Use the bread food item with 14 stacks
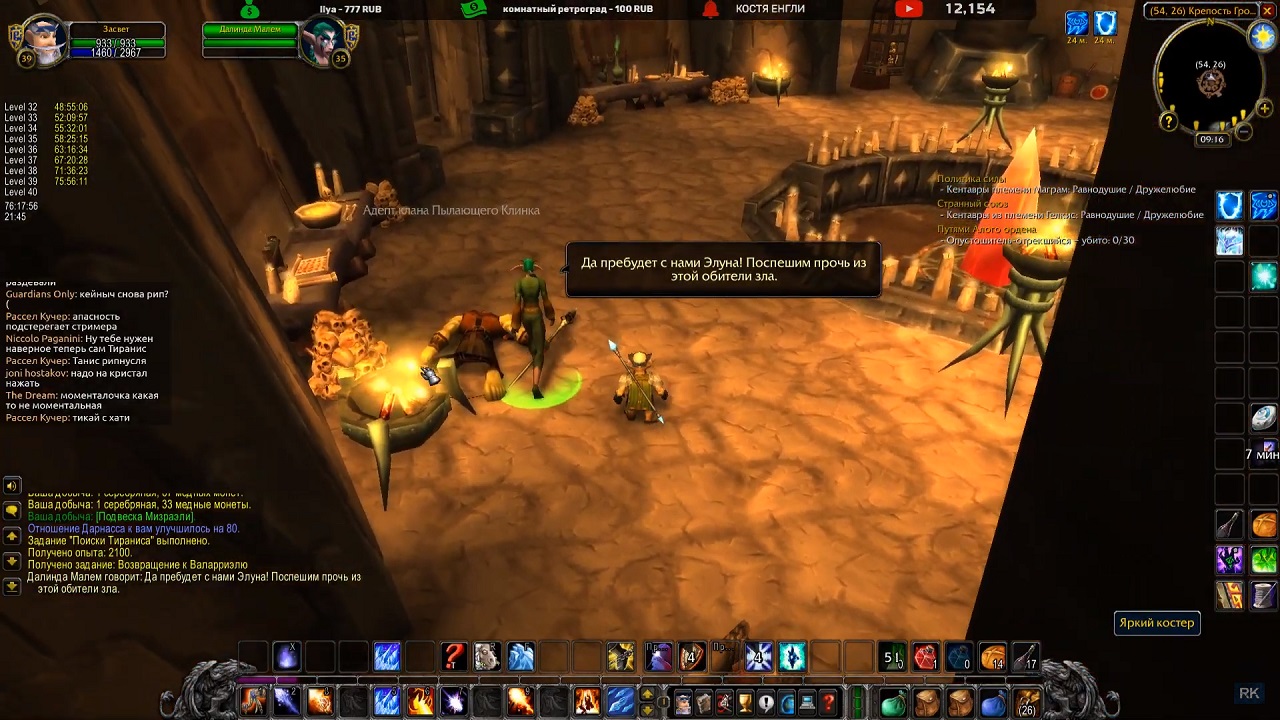This screenshot has width=1280, height=720. pos(992,657)
